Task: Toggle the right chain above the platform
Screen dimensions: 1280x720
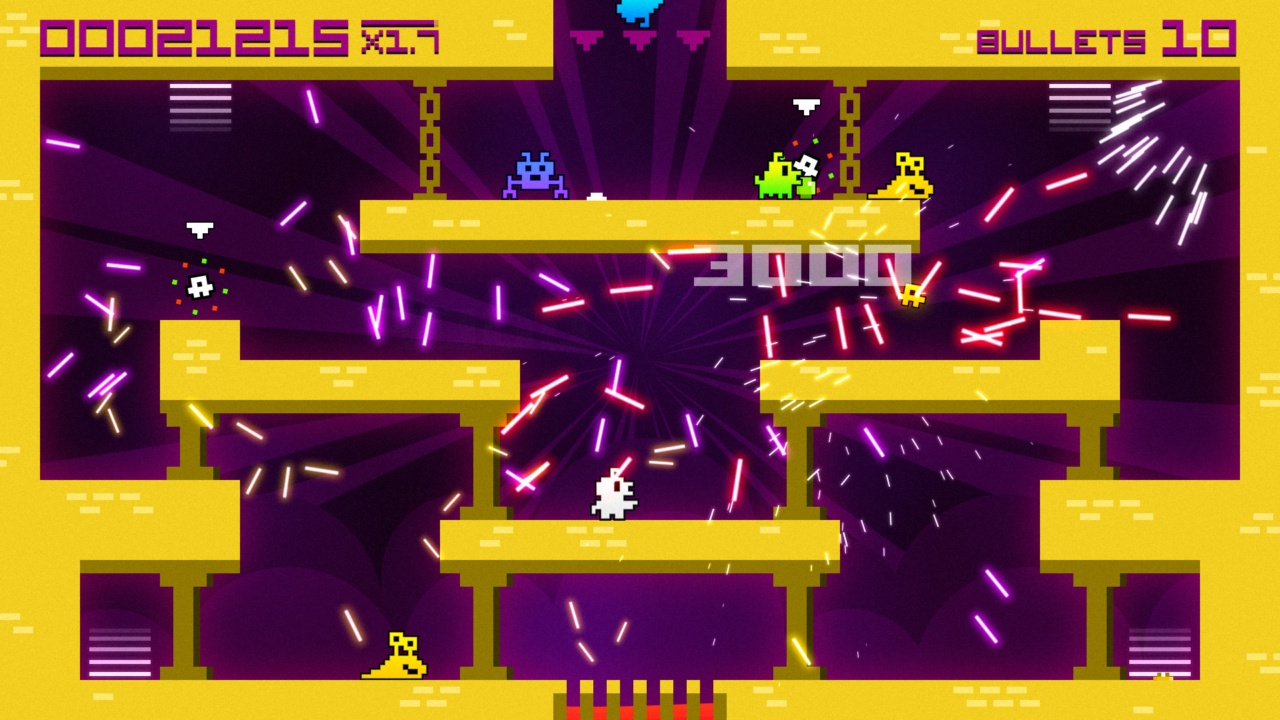Action: [x=851, y=140]
